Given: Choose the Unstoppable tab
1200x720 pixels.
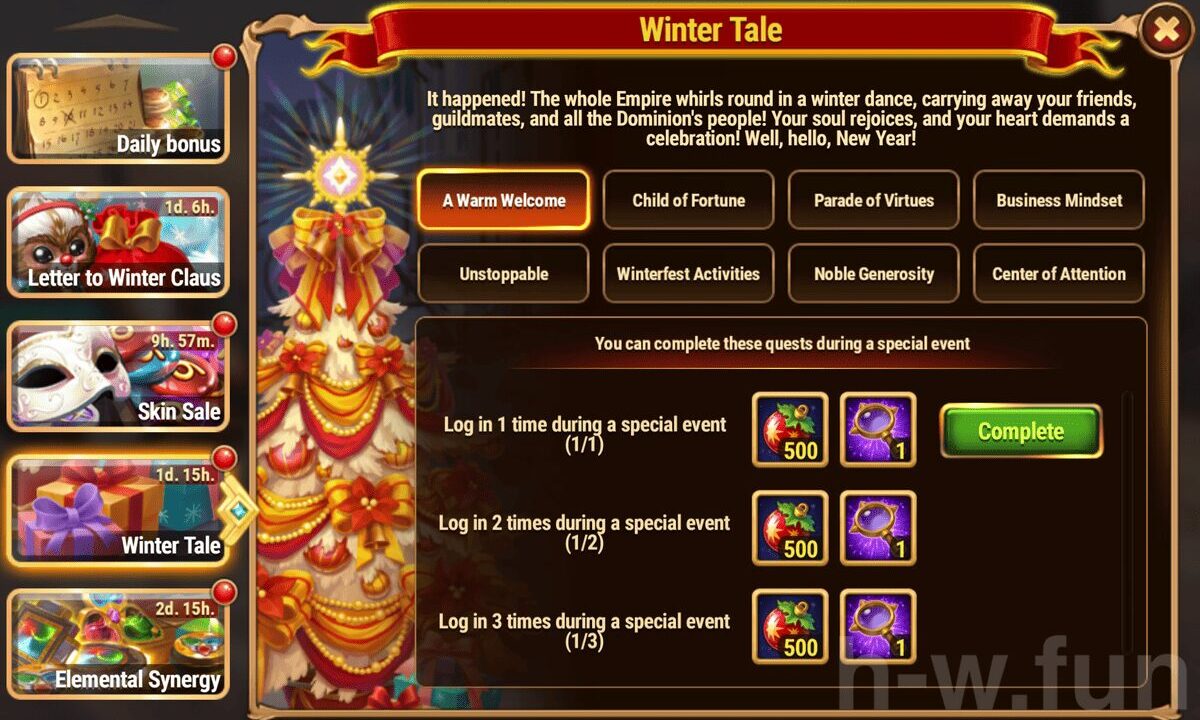Looking at the screenshot, I should point(504,273).
